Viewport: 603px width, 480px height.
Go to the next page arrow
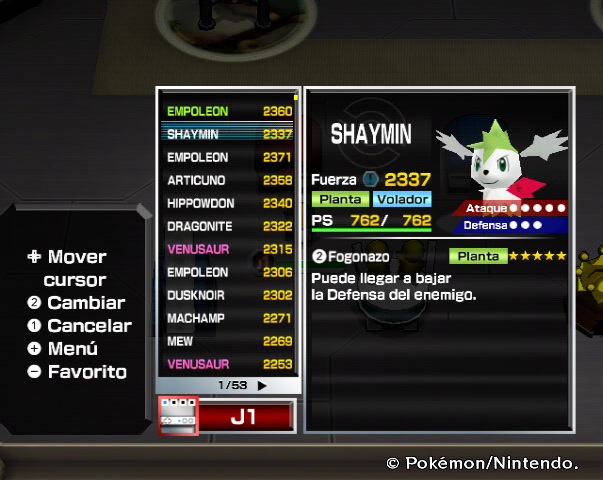pos(263,385)
